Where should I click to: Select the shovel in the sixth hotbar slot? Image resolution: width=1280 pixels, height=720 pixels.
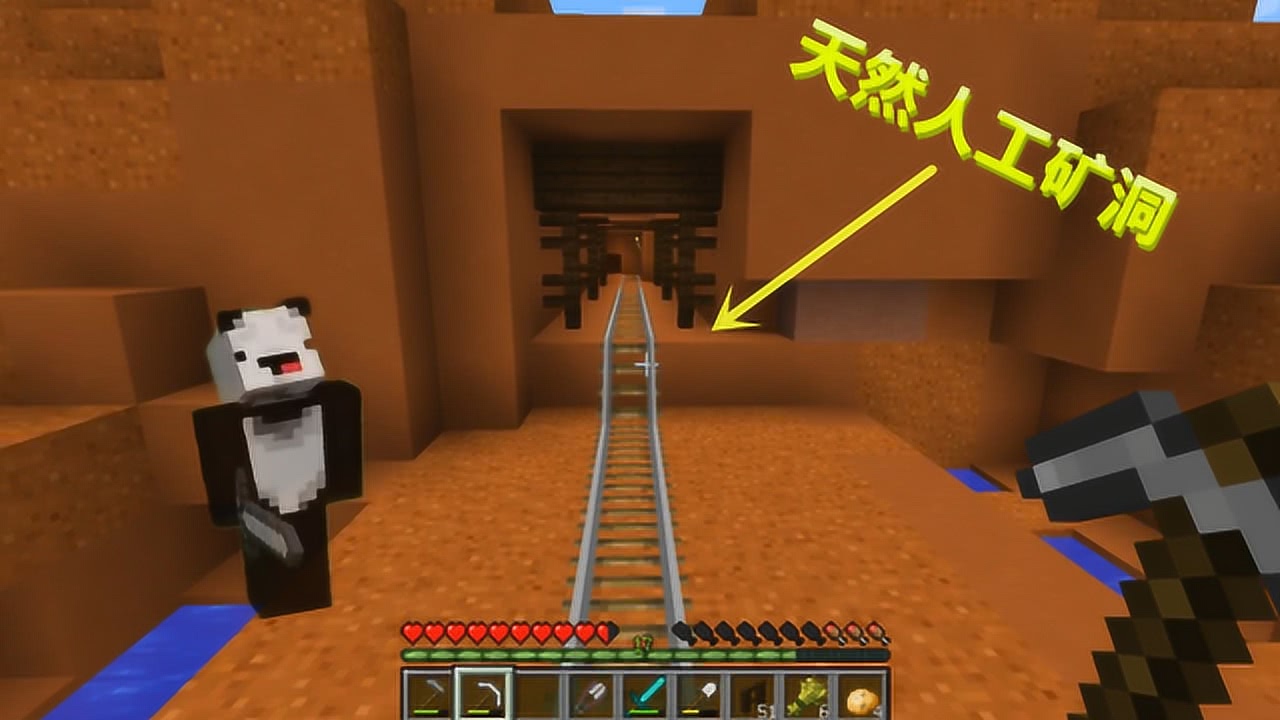[592, 690]
